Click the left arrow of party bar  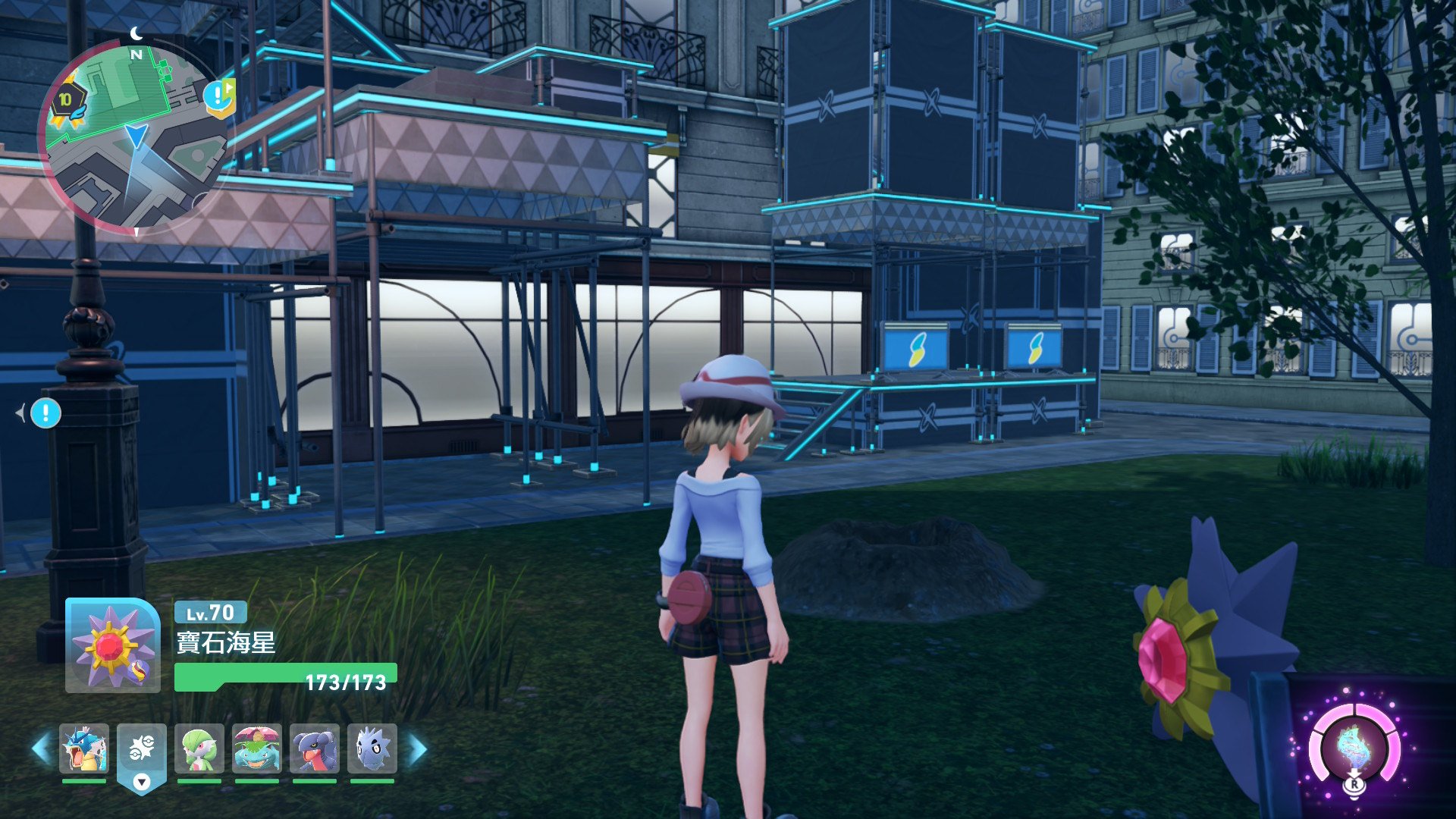pos(41,749)
